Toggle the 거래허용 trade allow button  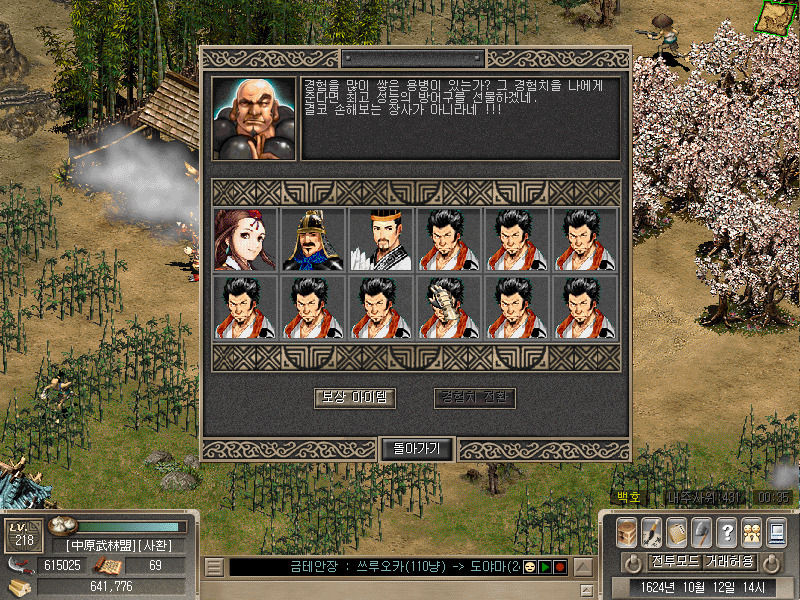(x=728, y=561)
